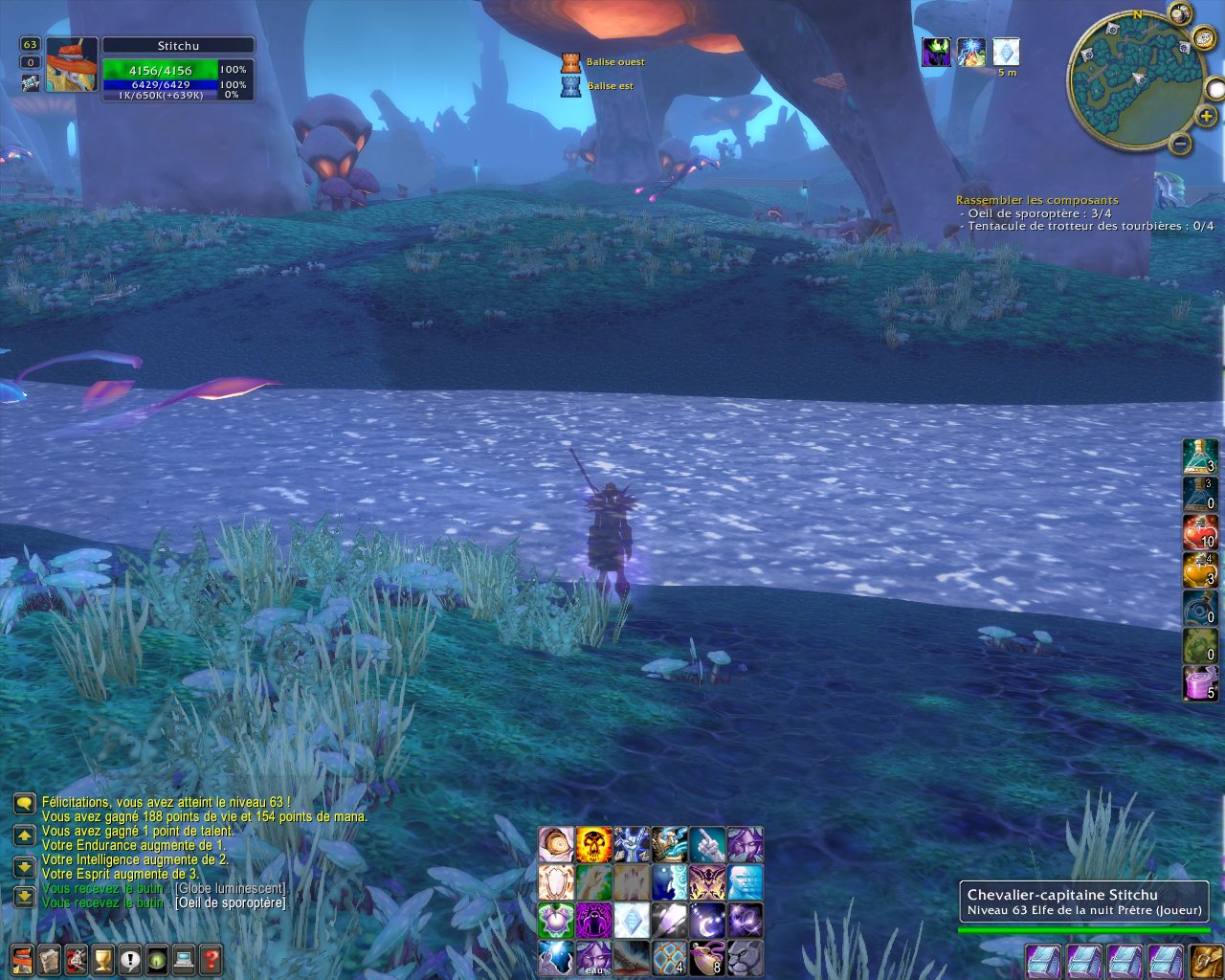Use the crescent moon ability
The image size is (1225, 980).
(707, 921)
